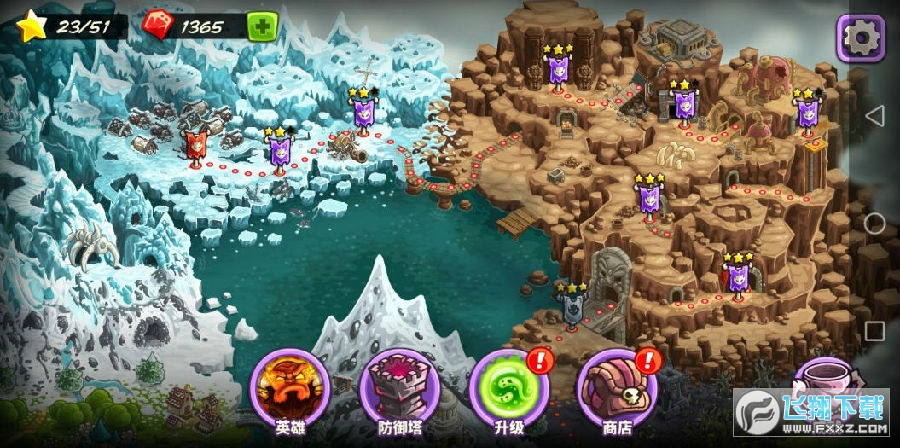The image size is (900, 448).
Task: Open the 防御塔 towers menu
Action: (x=396, y=388)
